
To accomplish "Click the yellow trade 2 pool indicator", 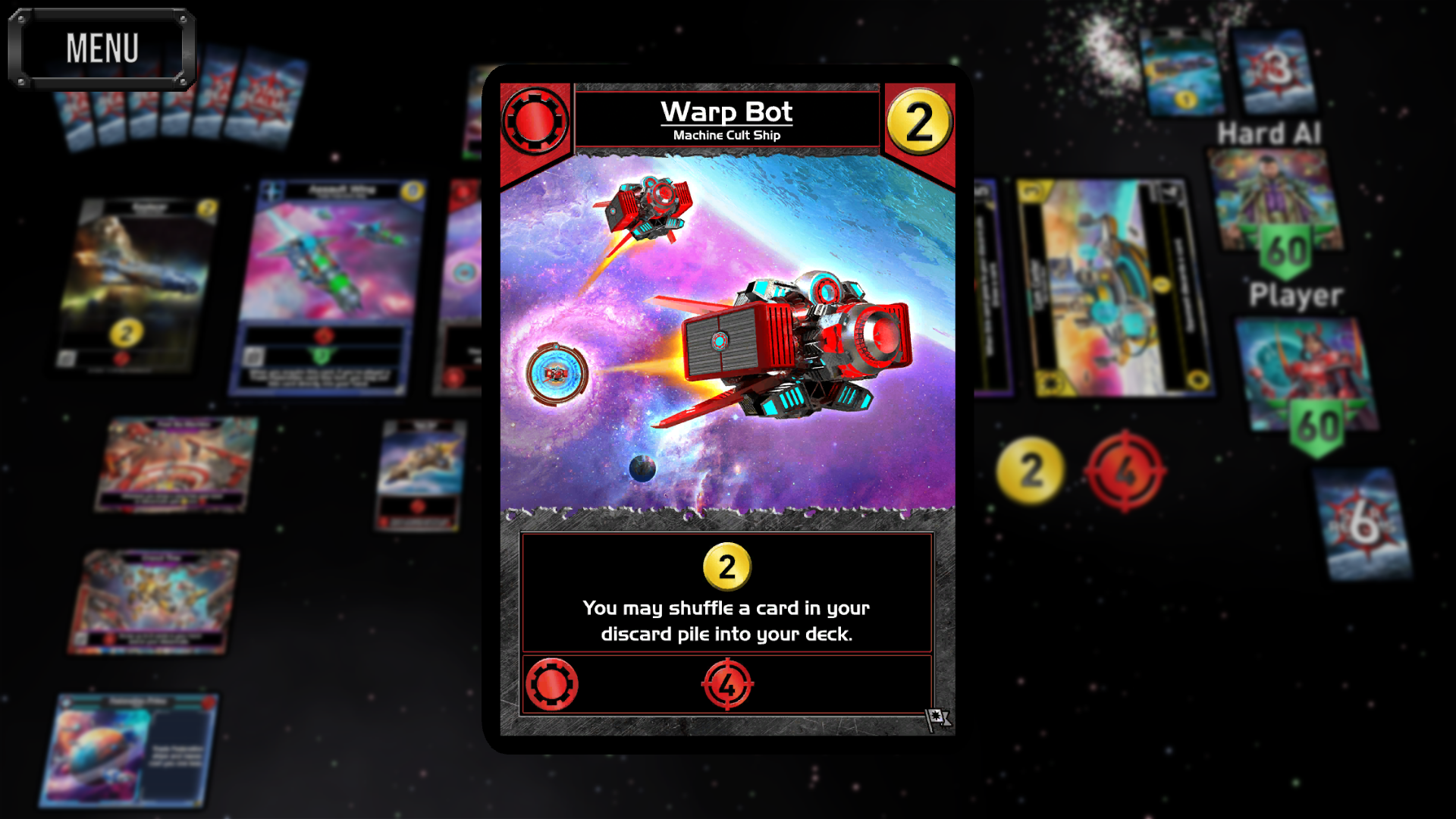I will pyautogui.click(x=1031, y=470).
